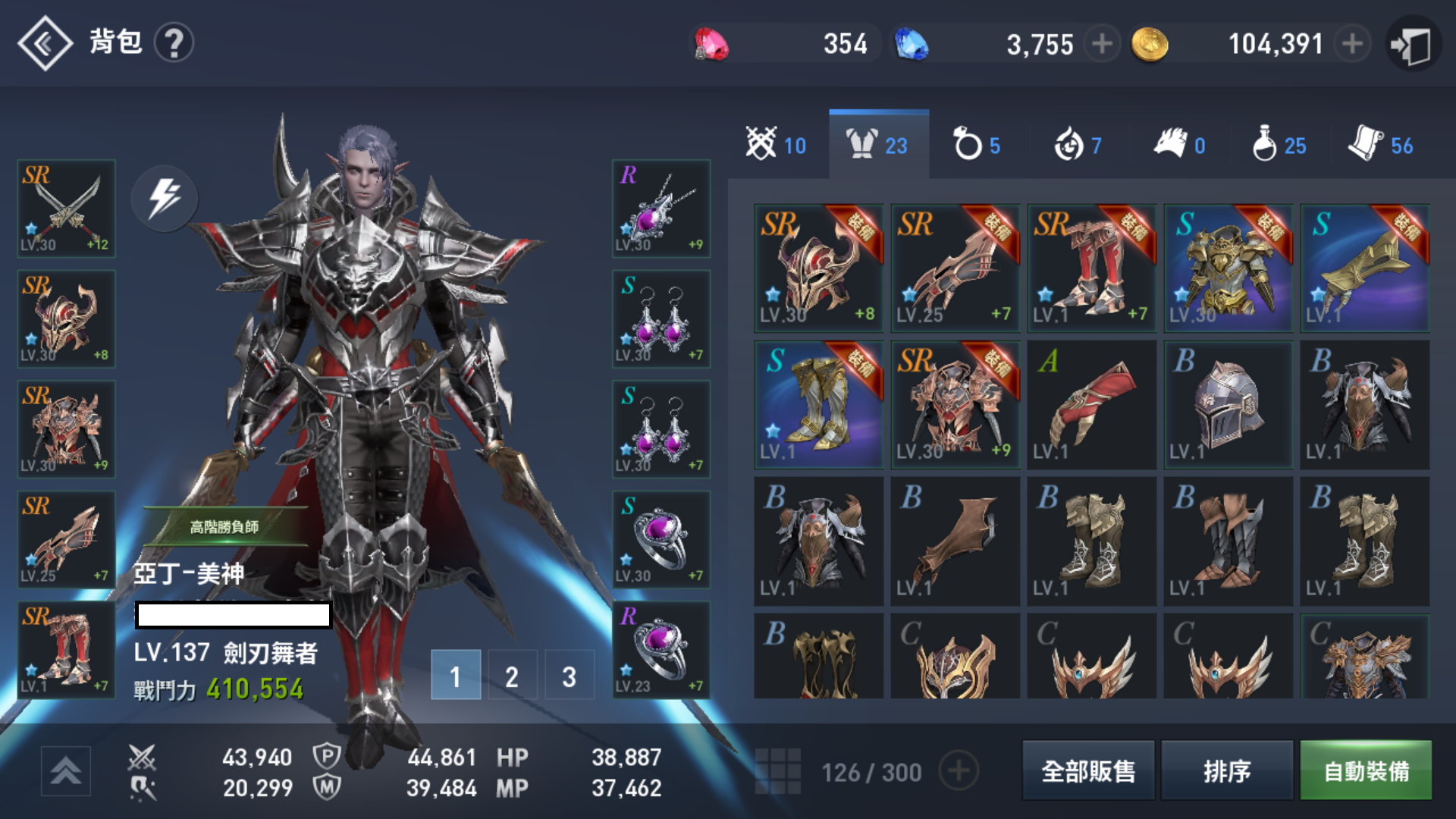Exit the backpack via the door icon
The image size is (1456, 819).
[1412, 44]
